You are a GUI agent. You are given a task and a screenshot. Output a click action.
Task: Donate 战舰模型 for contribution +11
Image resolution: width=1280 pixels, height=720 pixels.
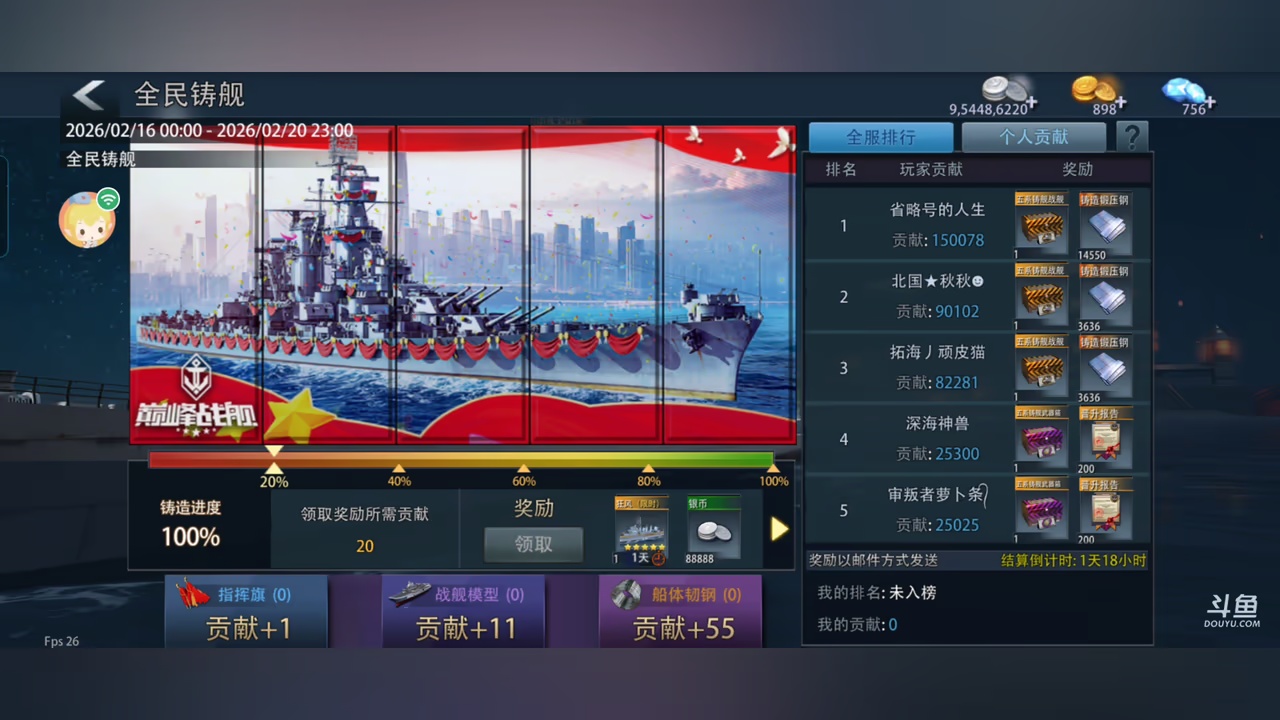click(463, 612)
